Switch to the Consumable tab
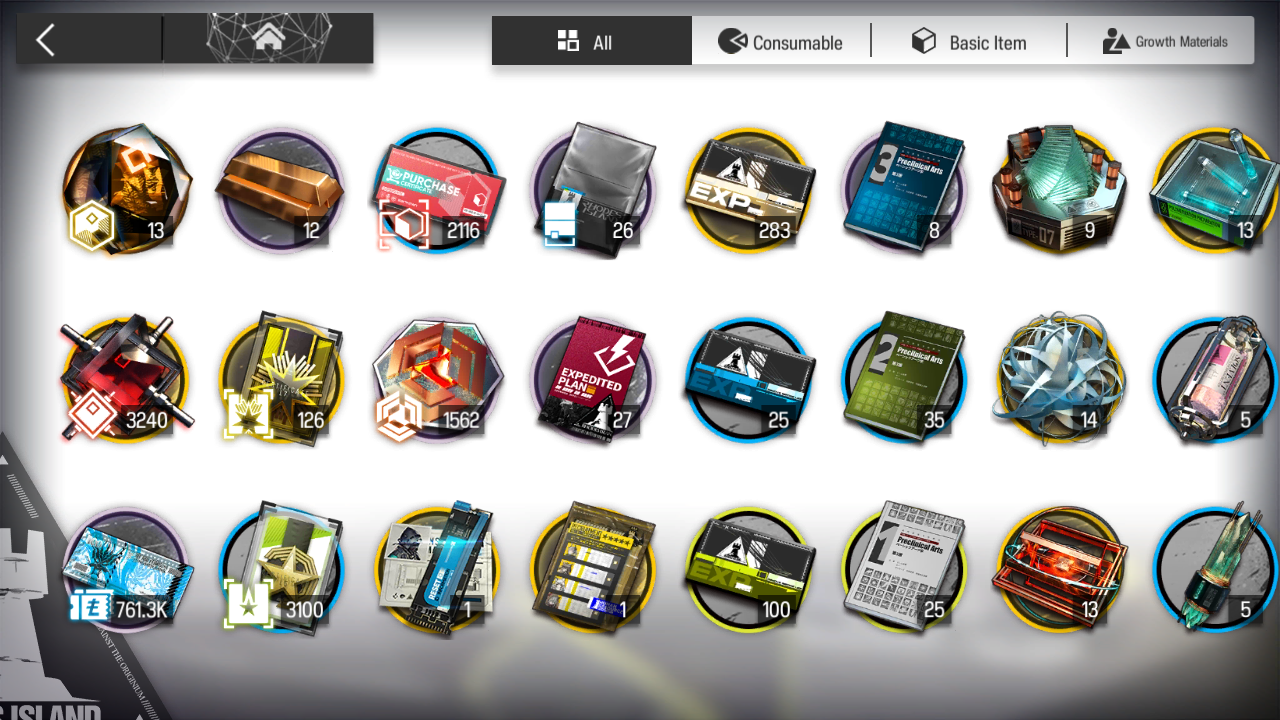This screenshot has width=1280, height=720. click(781, 42)
